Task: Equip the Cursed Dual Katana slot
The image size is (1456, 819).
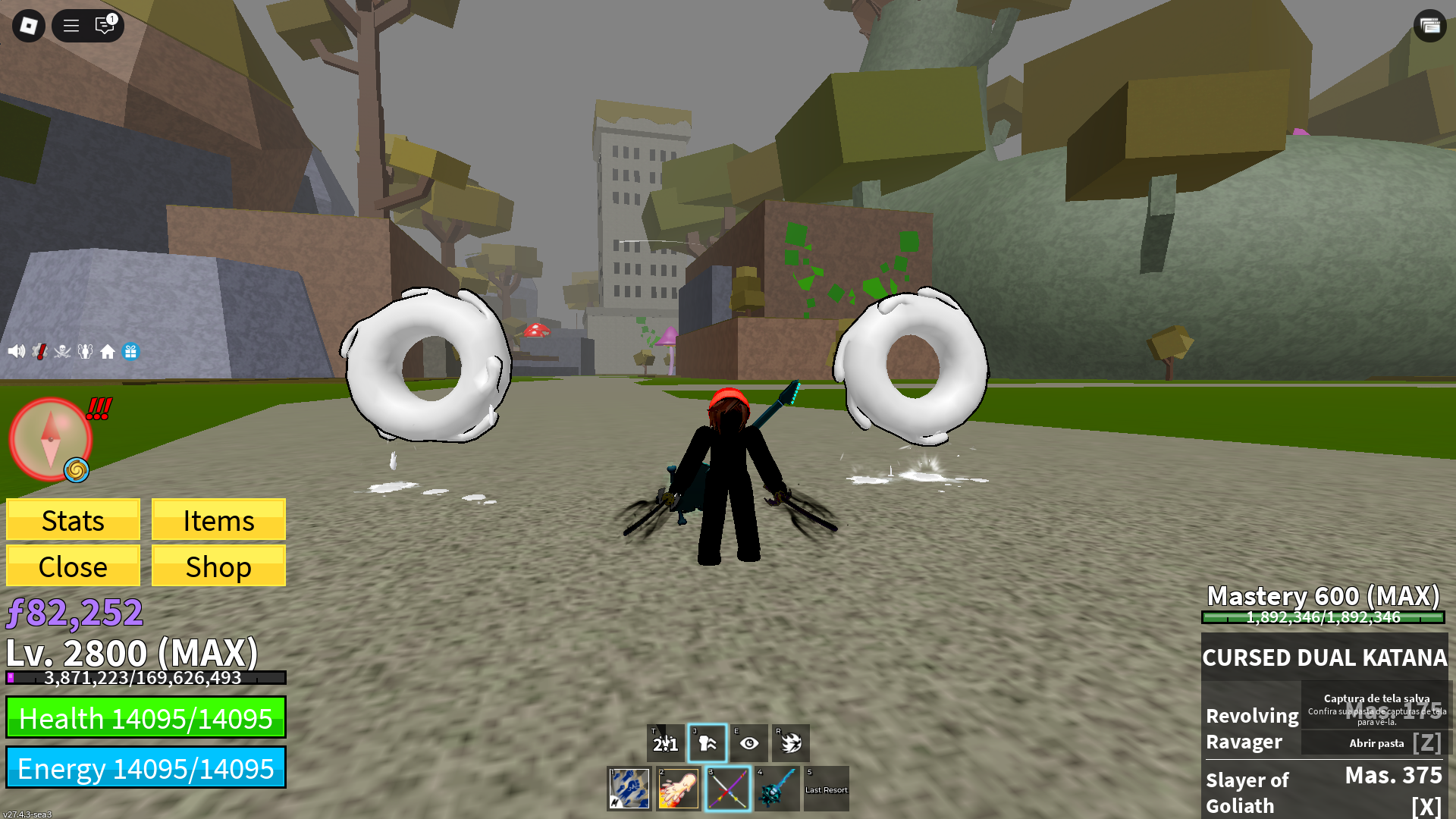Action: 727,789
